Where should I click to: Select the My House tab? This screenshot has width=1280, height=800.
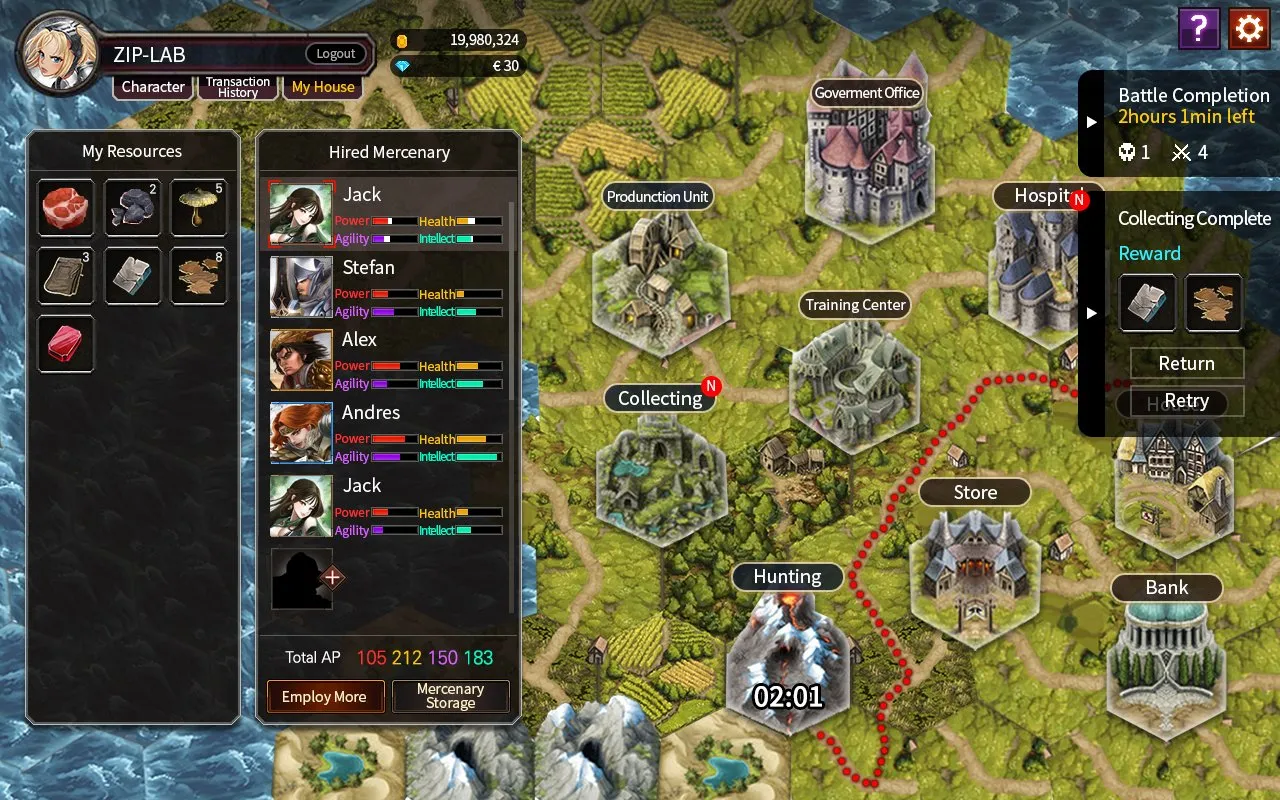coord(323,87)
